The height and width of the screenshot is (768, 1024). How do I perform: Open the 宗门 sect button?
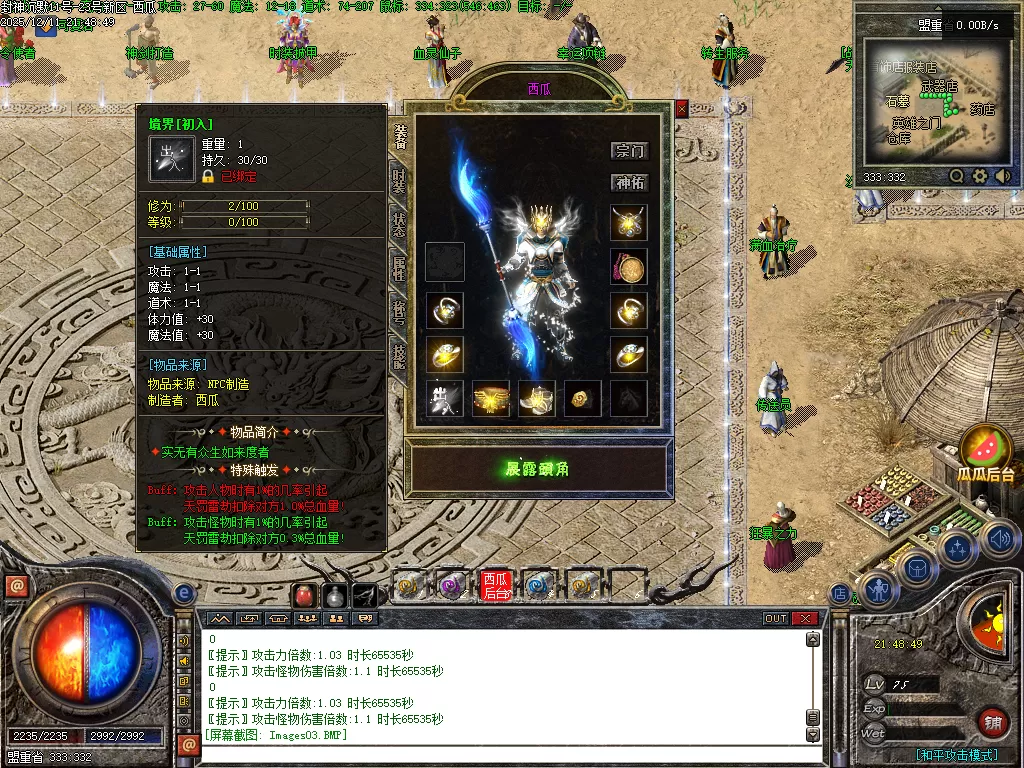[629, 151]
